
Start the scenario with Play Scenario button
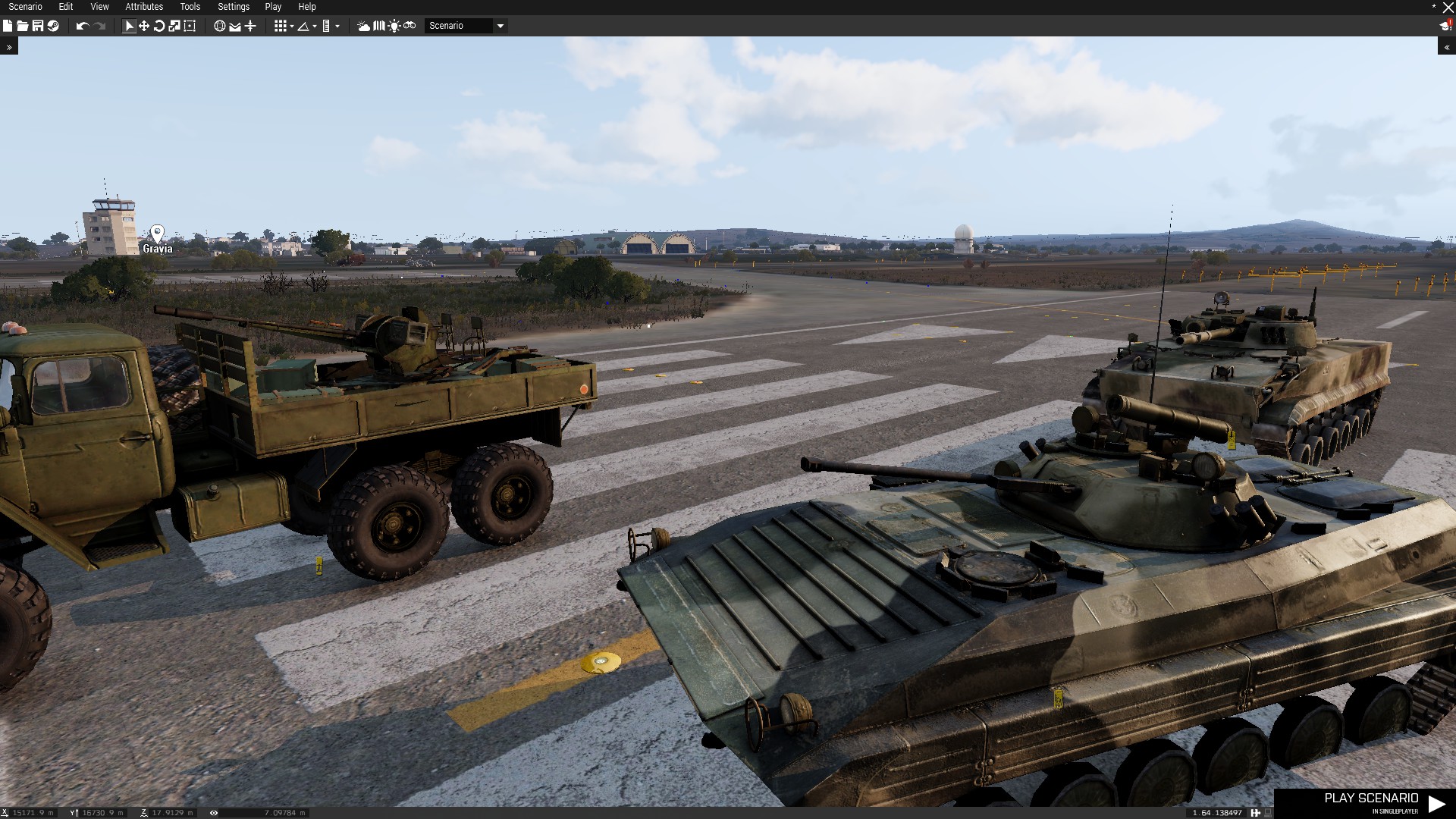point(1371,802)
